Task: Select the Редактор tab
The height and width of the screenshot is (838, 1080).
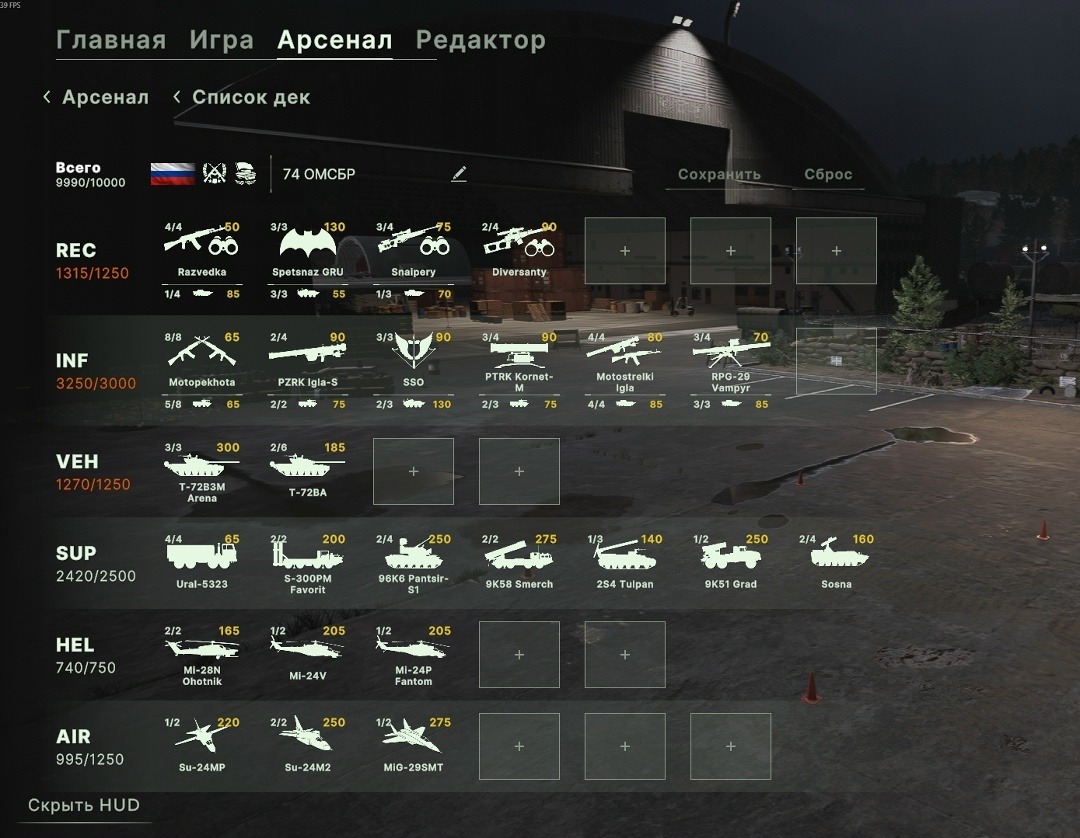Action: pos(480,41)
